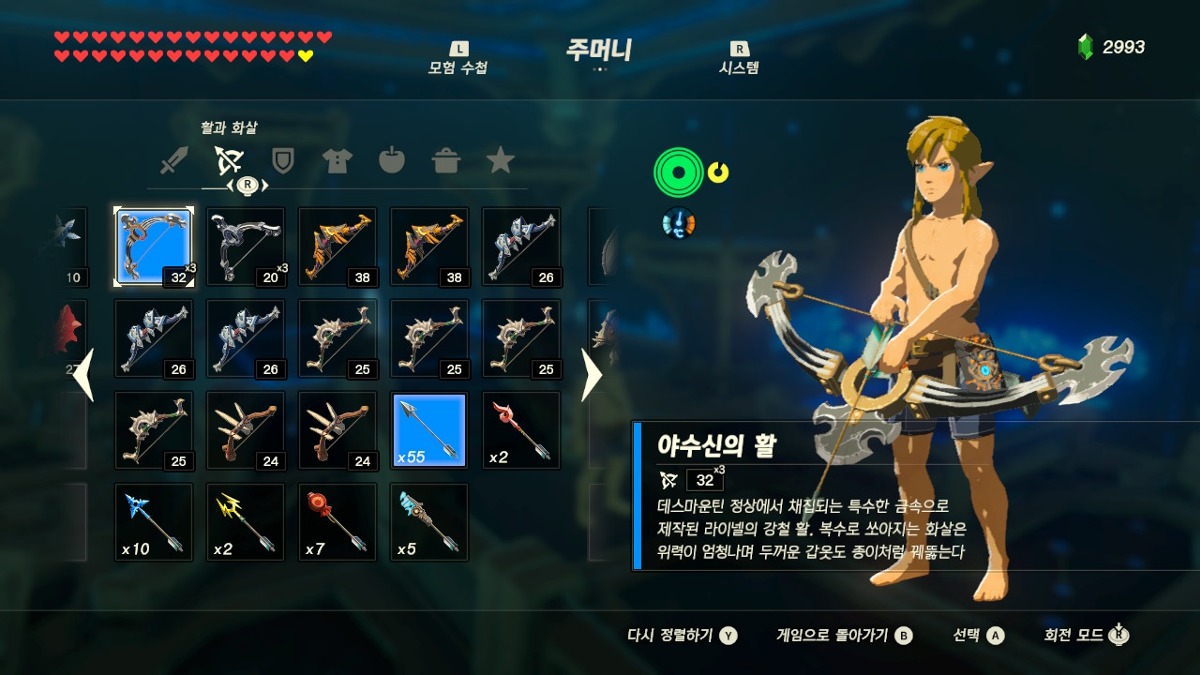This screenshot has height=675, width=1200.
Task: Choose the yellow shock arrows x2 slot
Action: (x=245, y=522)
